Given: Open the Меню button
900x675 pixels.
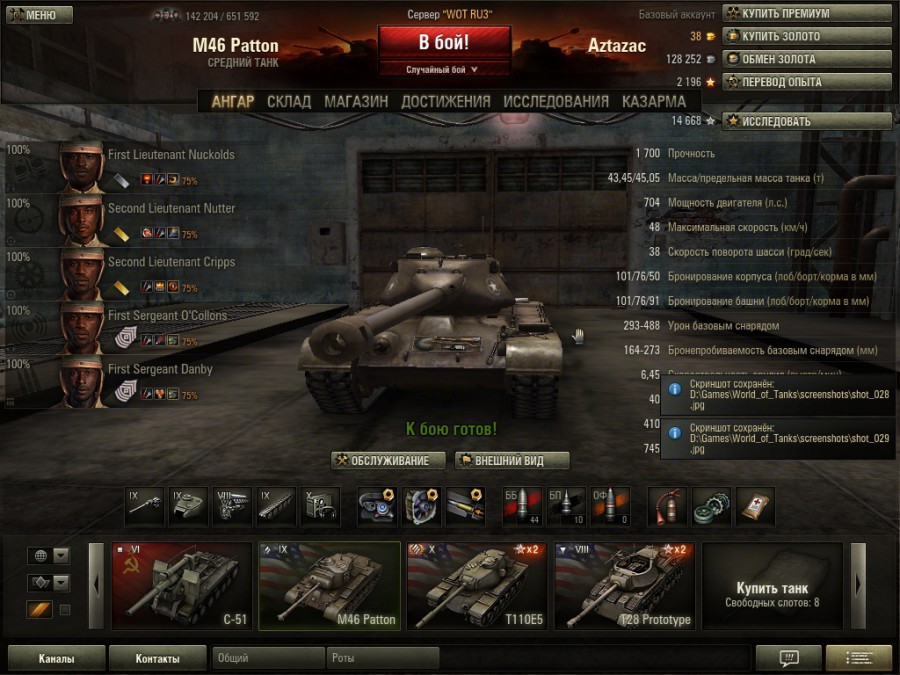Looking at the screenshot, I should coord(37,15).
